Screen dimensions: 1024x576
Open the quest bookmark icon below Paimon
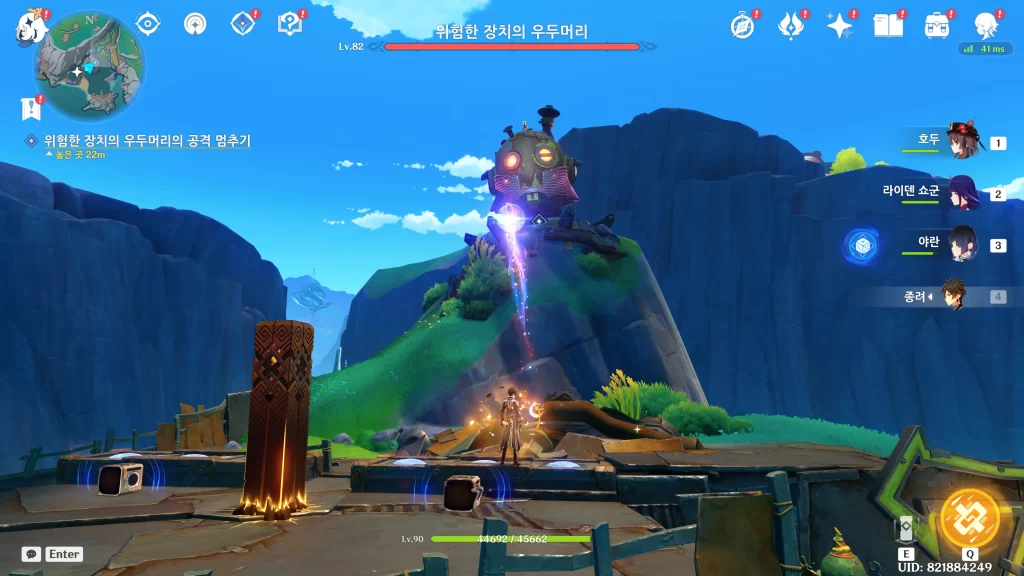tap(30, 108)
